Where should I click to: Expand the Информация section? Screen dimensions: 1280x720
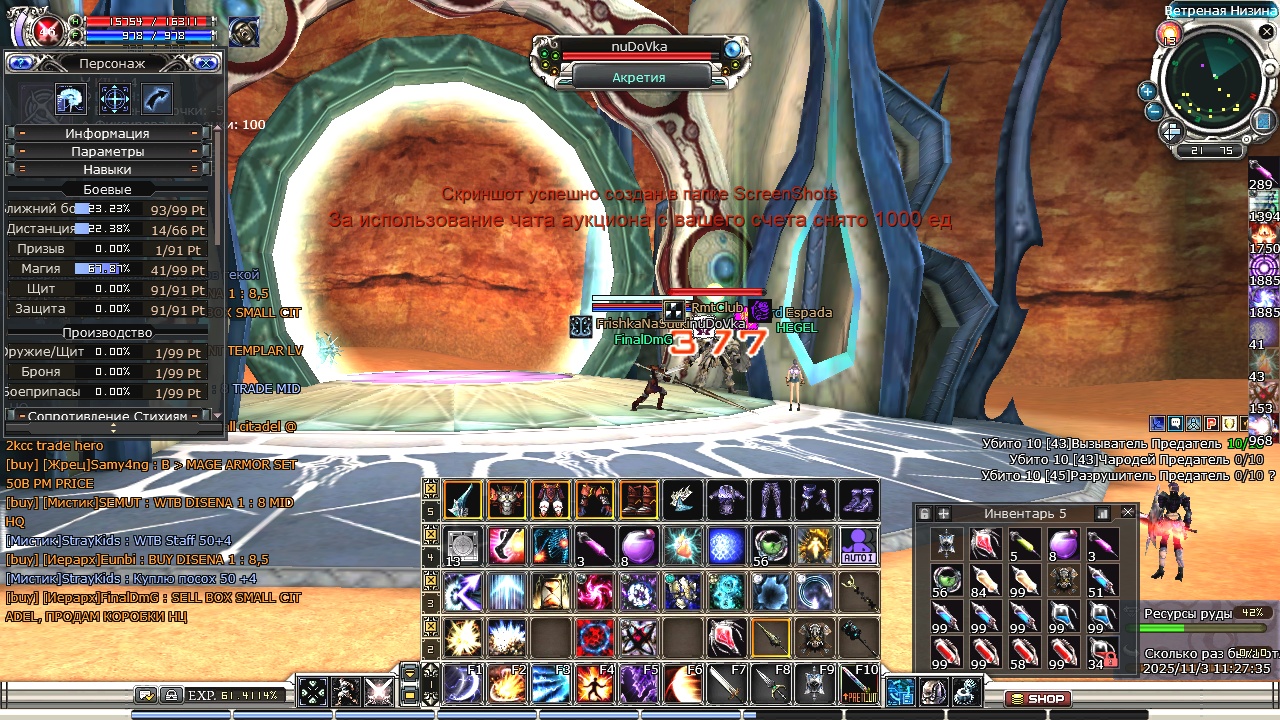click(108, 133)
